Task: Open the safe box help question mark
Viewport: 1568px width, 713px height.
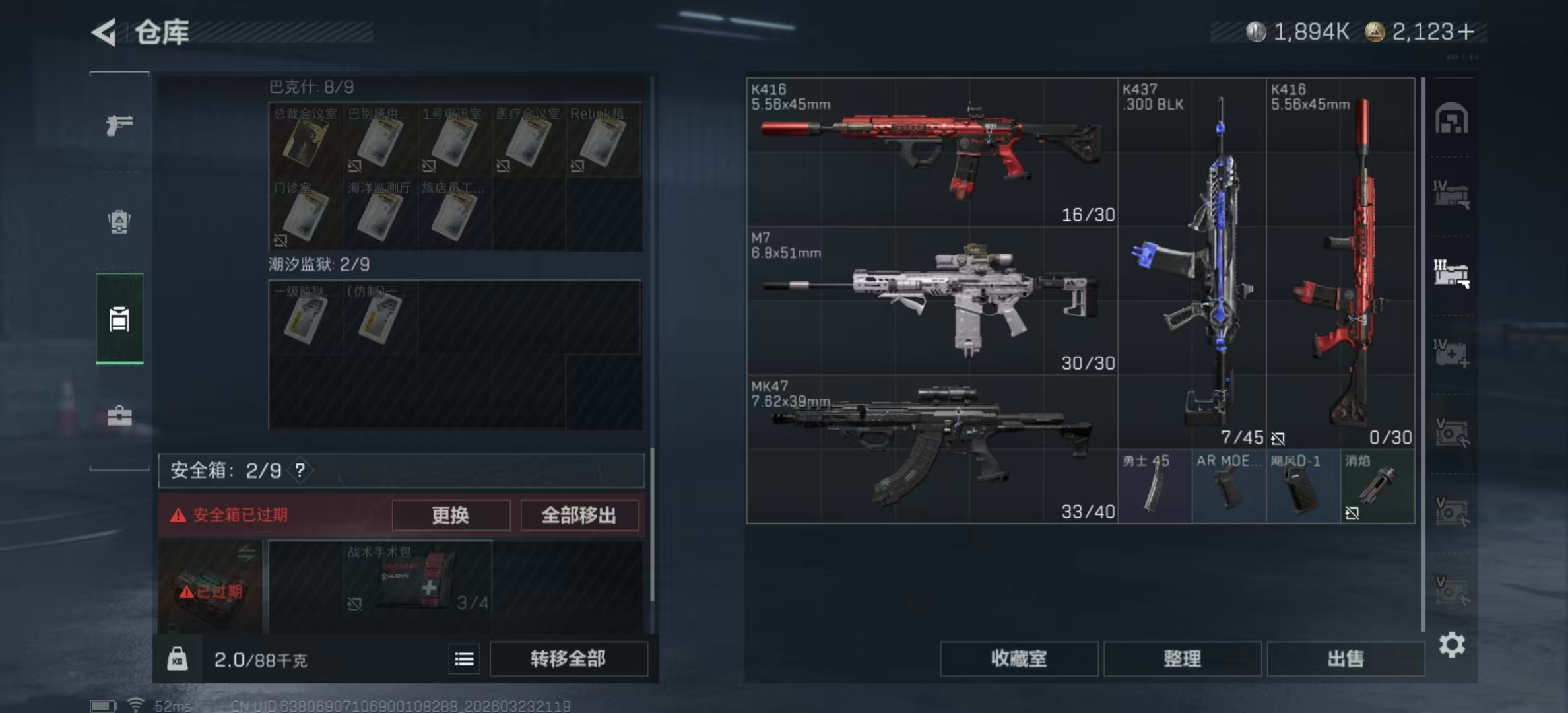Action: tap(300, 471)
